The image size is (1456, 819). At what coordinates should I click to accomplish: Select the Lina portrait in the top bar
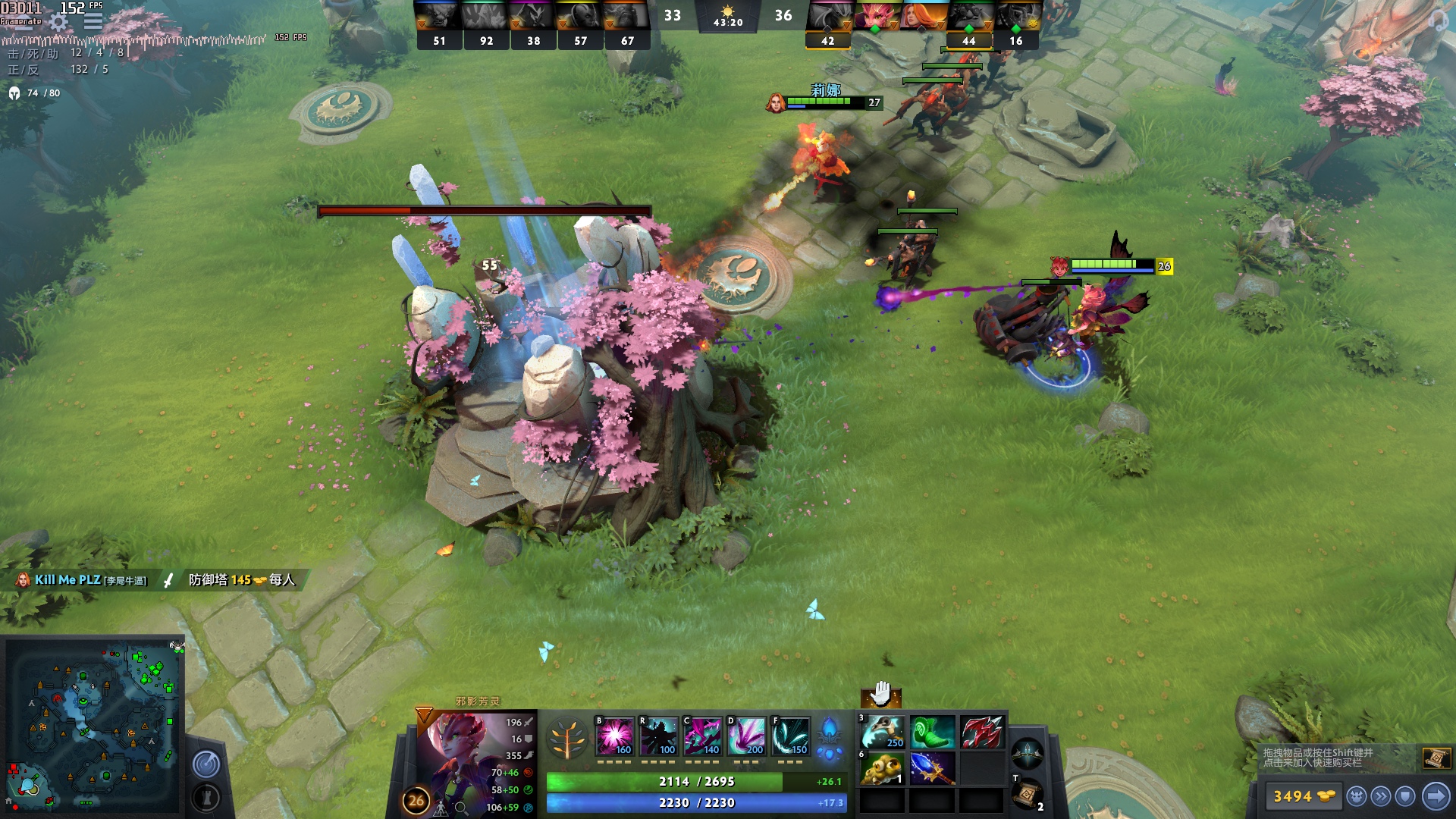point(924,15)
